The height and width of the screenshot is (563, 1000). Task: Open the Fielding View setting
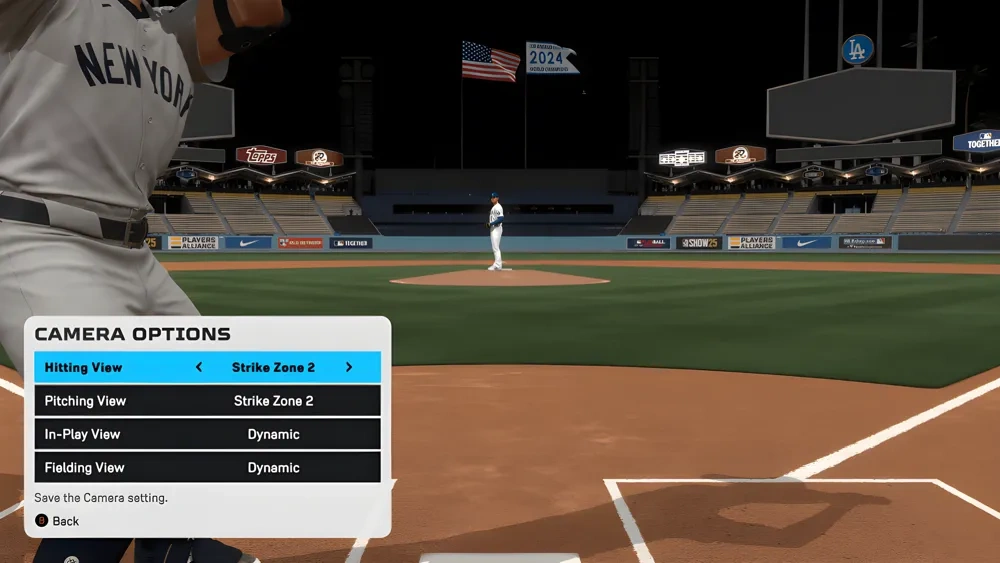(207, 467)
